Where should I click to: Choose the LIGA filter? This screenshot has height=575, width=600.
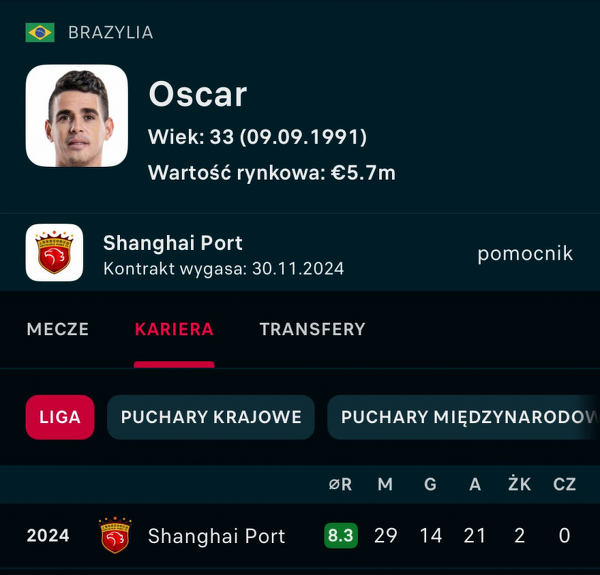pyautogui.click(x=60, y=417)
